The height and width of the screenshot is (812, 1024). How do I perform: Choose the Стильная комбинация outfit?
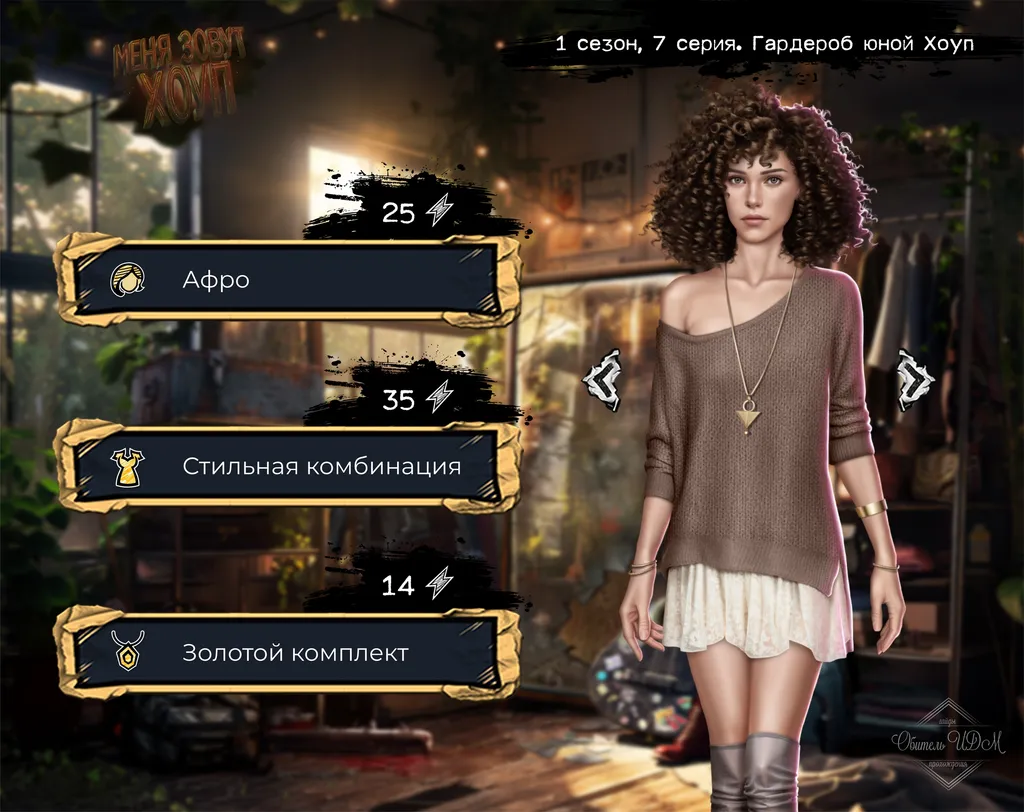click(x=288, y=466)
